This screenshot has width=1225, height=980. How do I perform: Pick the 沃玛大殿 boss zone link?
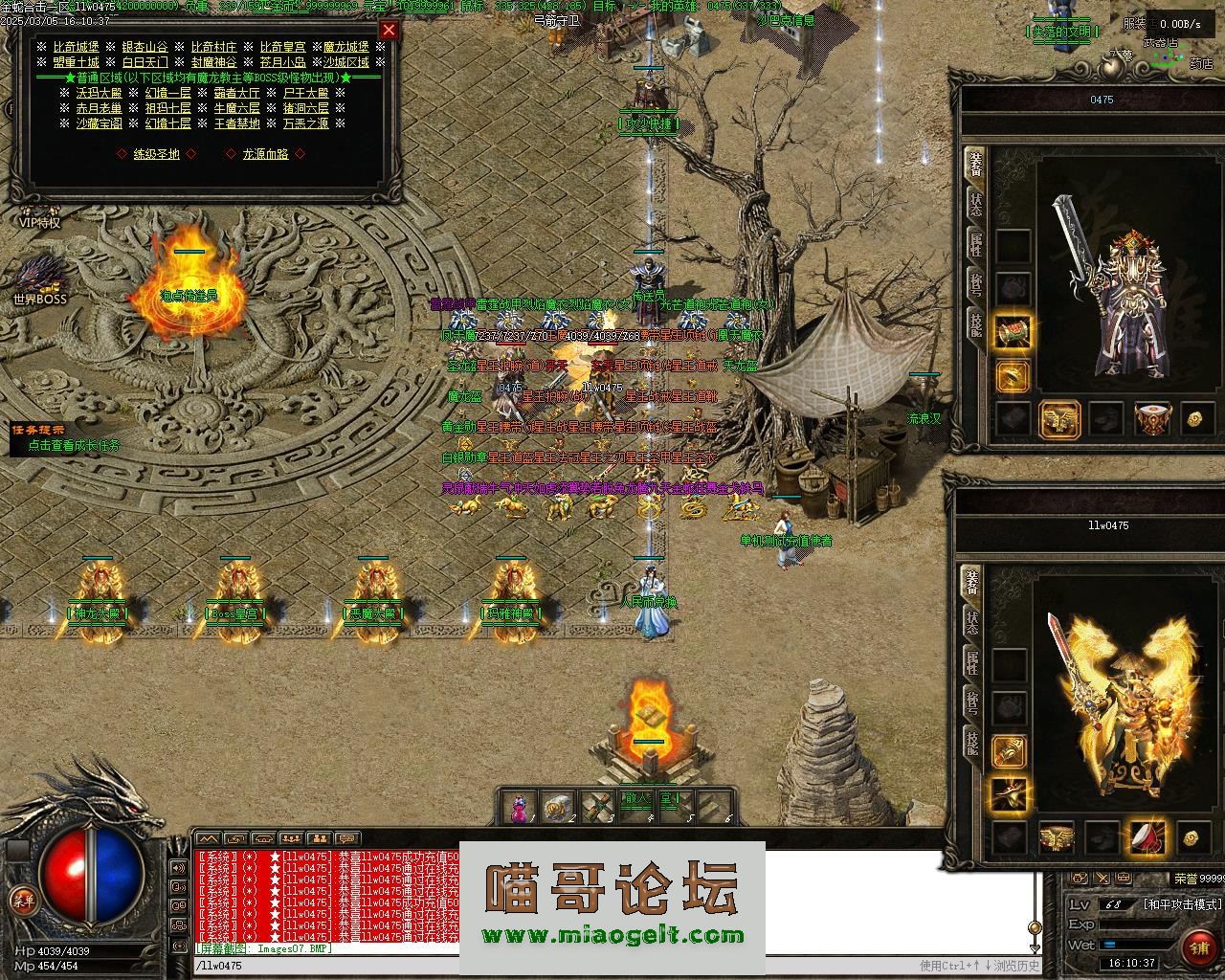(99, 93)
